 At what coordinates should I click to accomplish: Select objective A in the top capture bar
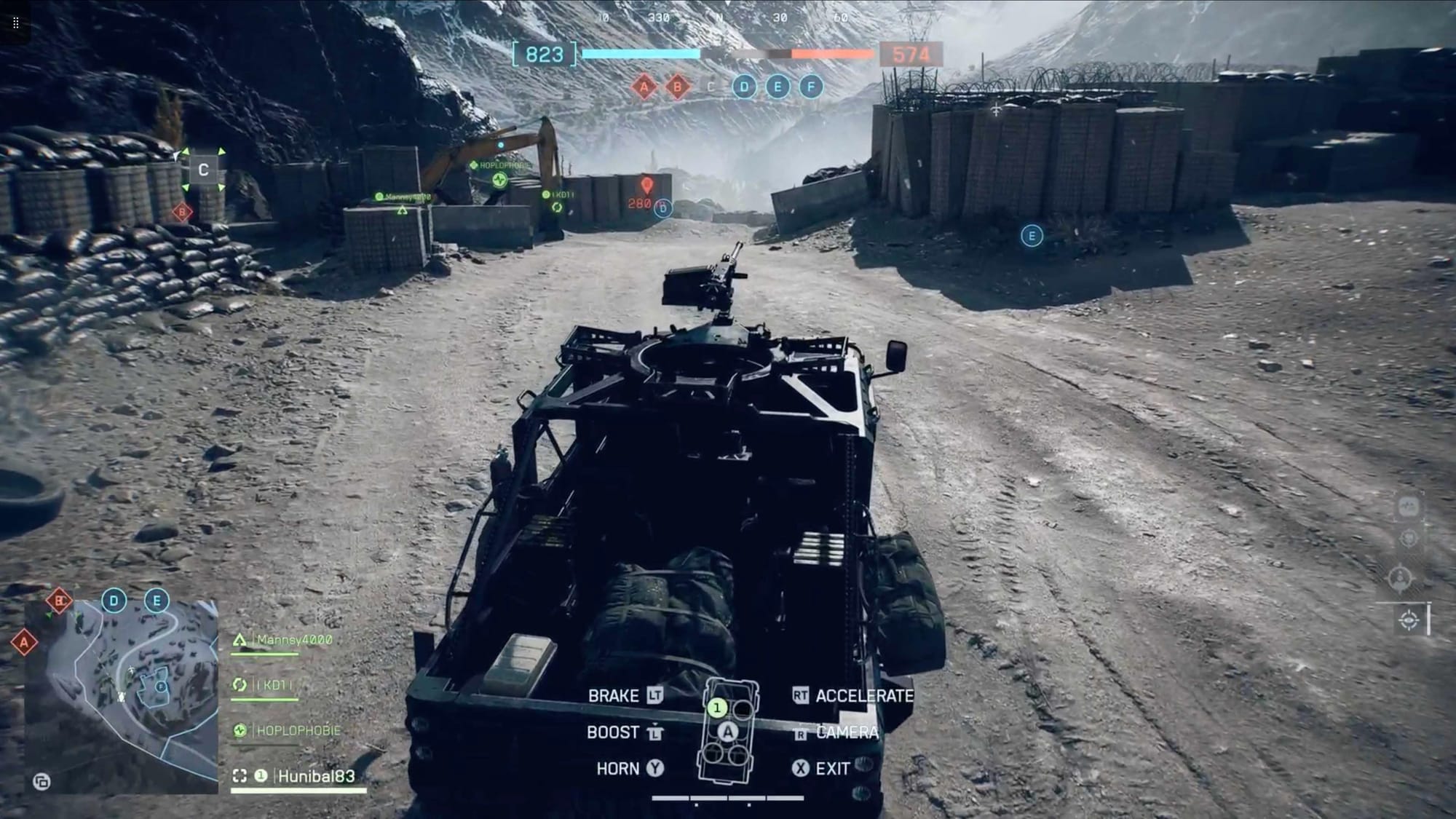644,87
